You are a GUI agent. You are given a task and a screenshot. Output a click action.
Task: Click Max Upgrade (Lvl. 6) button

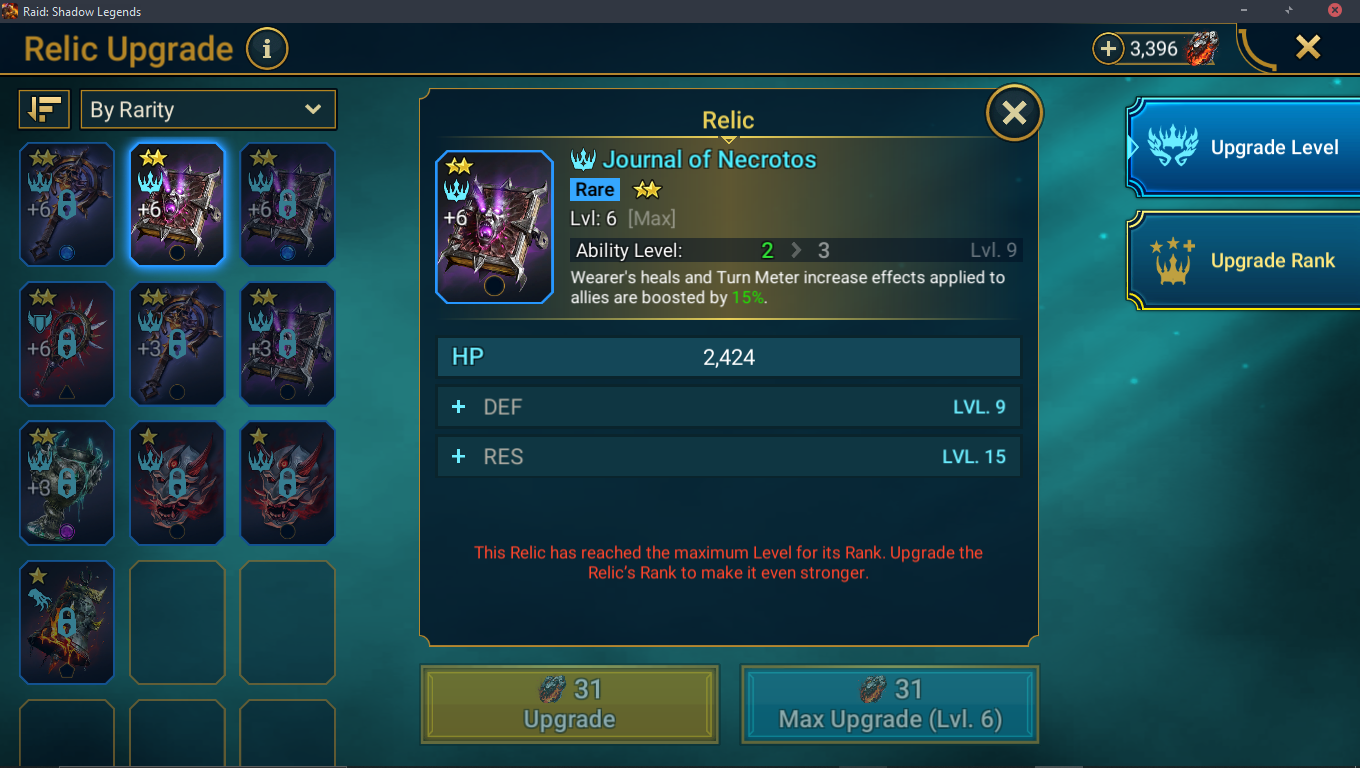pos(889,705)
